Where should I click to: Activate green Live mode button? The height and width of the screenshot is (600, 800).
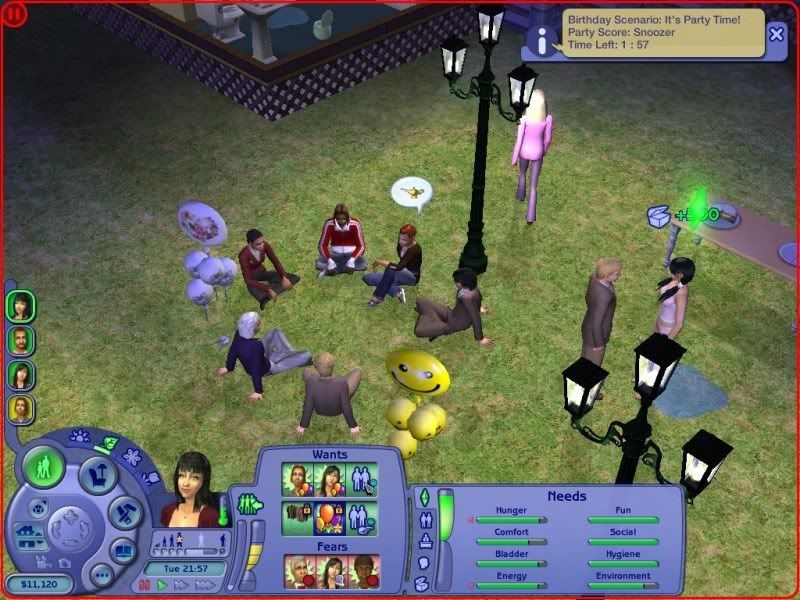pos(44,466)
